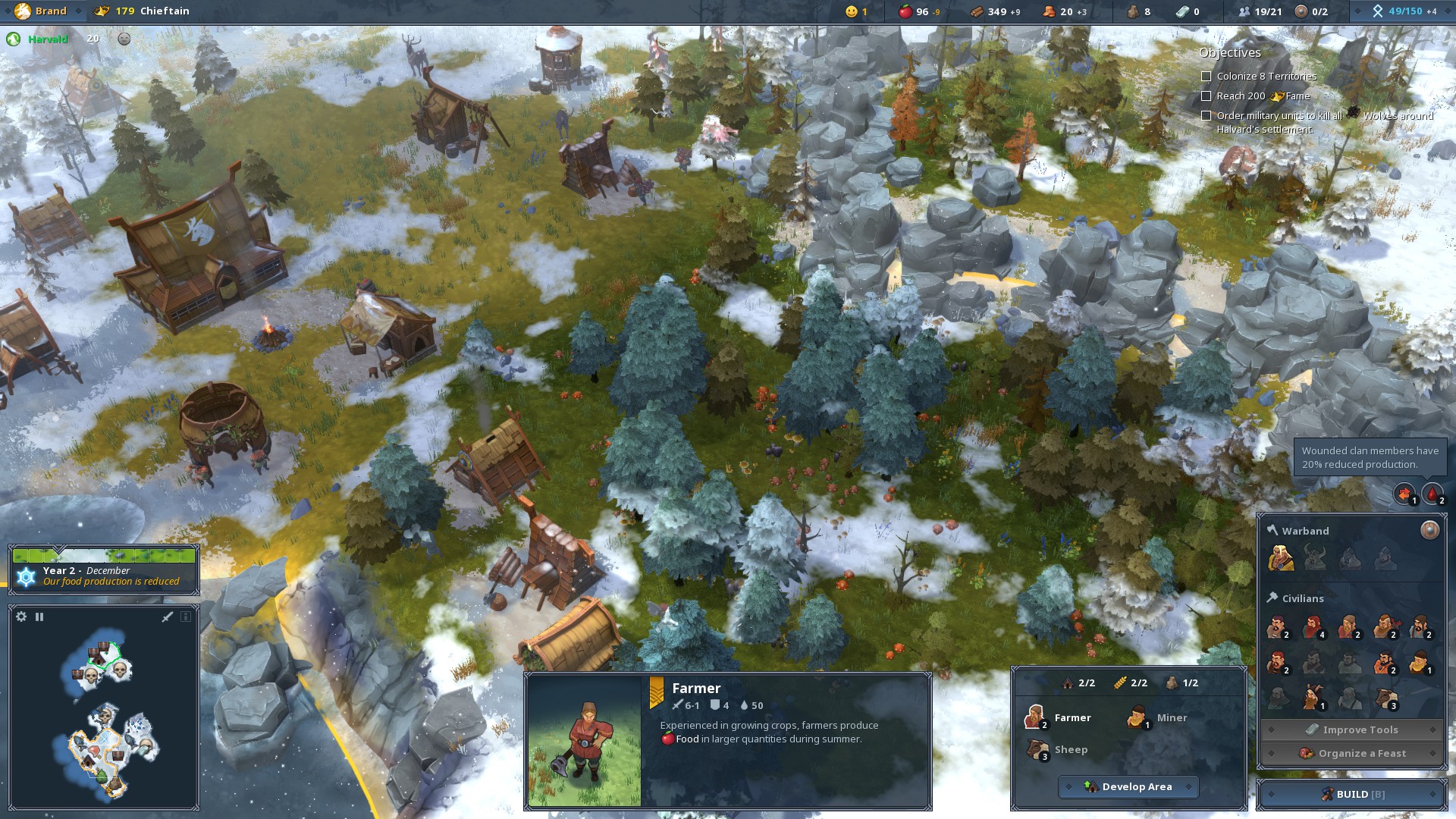This screenshot has height=819, width=1456.
Task: Select the sheep icon in Civilians list
Action: pyautogui.click(x=1386, y=699)
